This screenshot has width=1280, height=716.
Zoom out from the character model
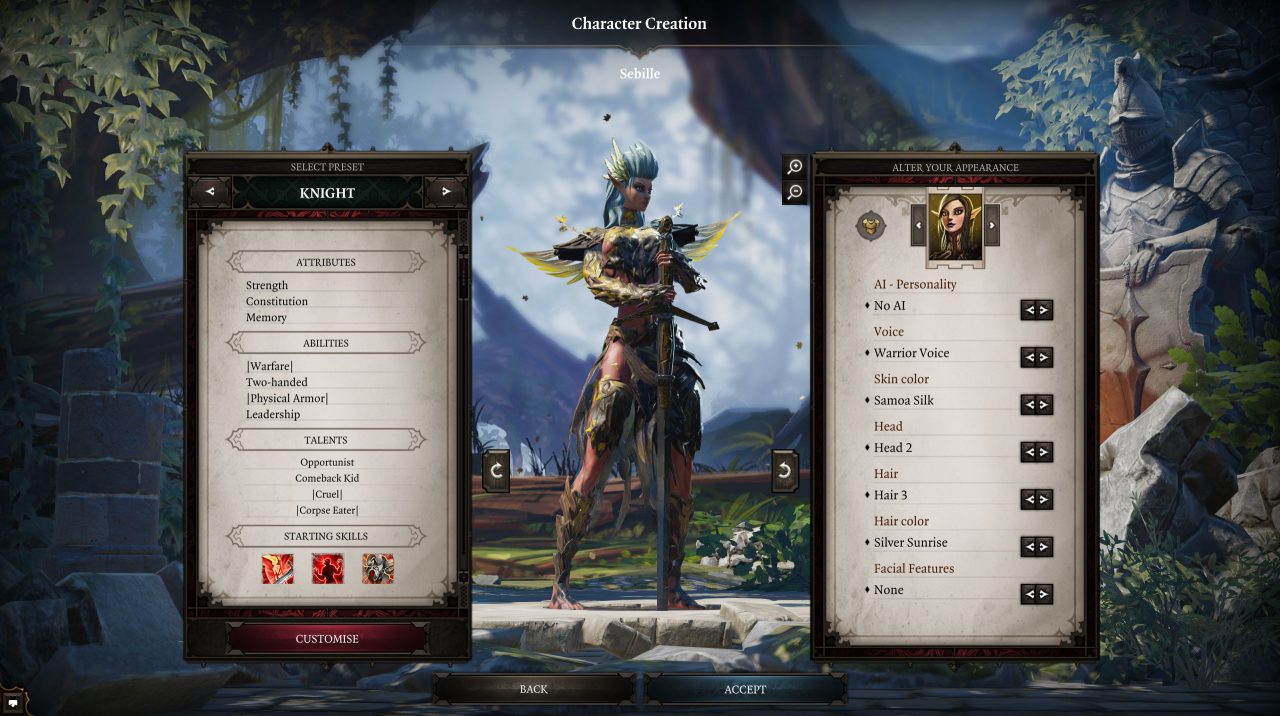pos(795,193)
